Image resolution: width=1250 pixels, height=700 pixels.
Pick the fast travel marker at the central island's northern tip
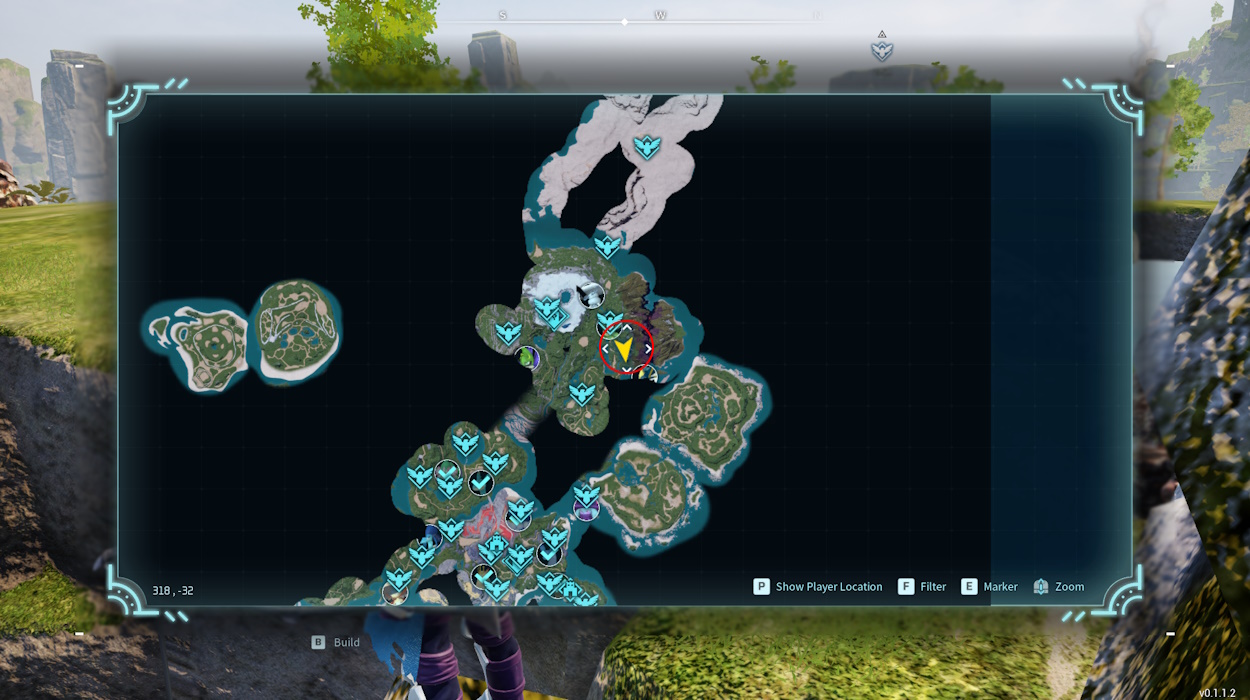[607, 246]
